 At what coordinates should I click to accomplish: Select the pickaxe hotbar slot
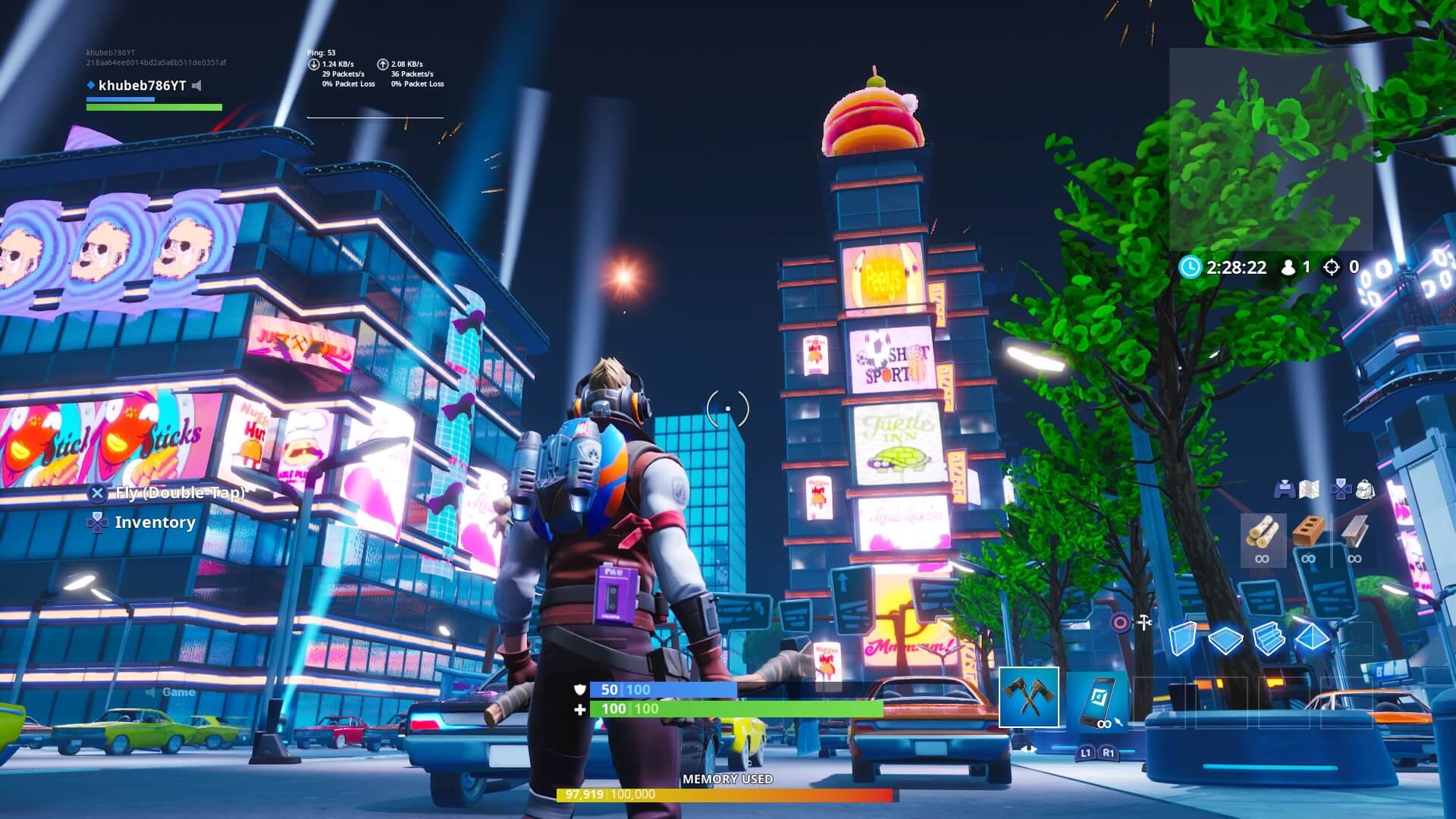pos(1028,697)
